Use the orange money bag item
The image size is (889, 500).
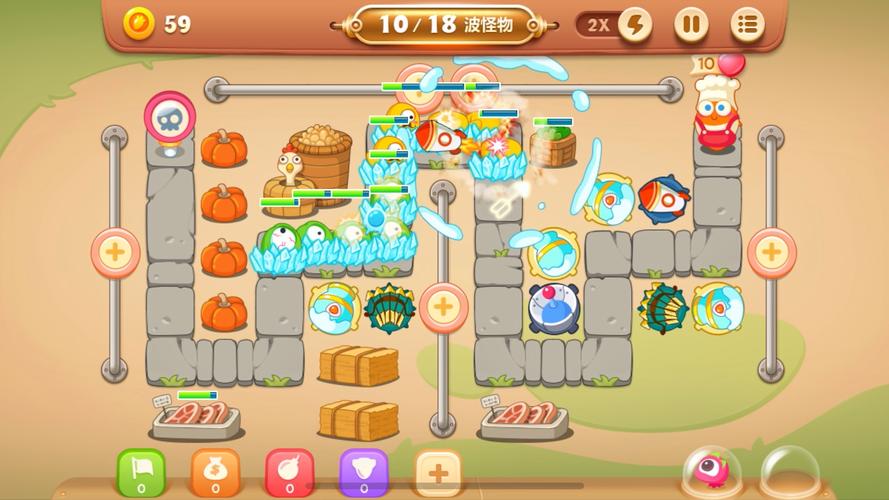point(215,471)
